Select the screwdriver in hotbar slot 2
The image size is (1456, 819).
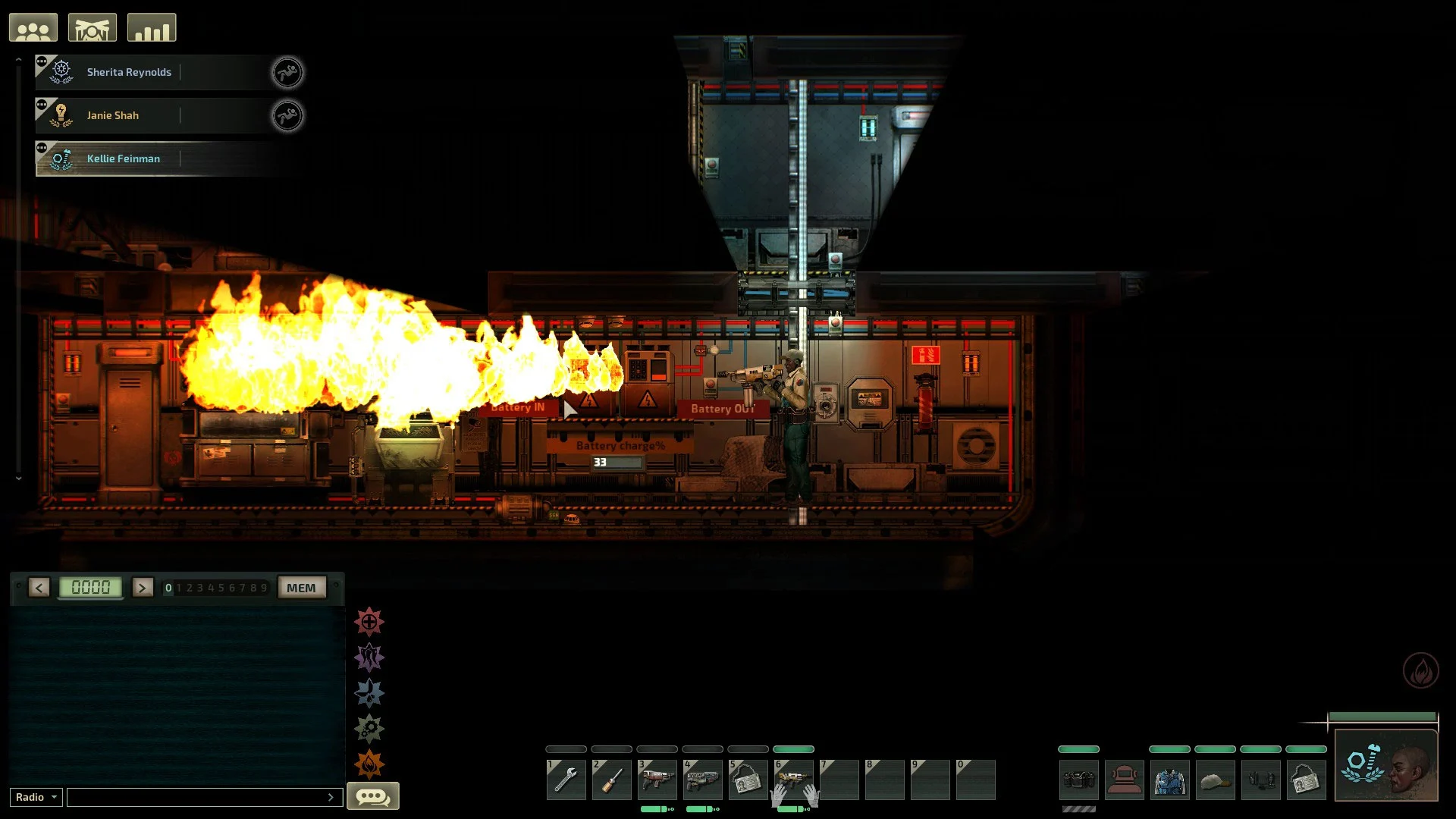click(x=611, y=780)
